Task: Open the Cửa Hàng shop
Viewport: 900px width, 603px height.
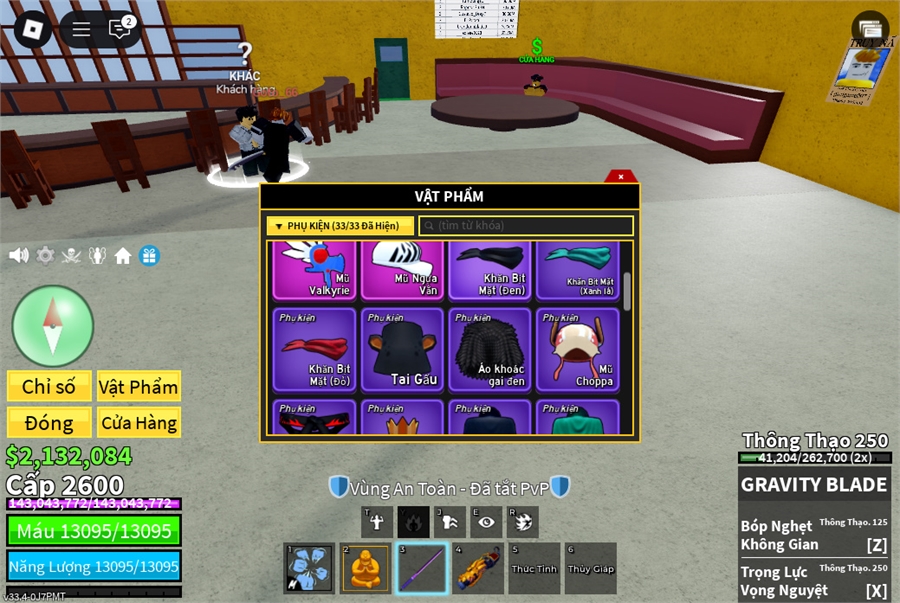Action: click(138, 423)
